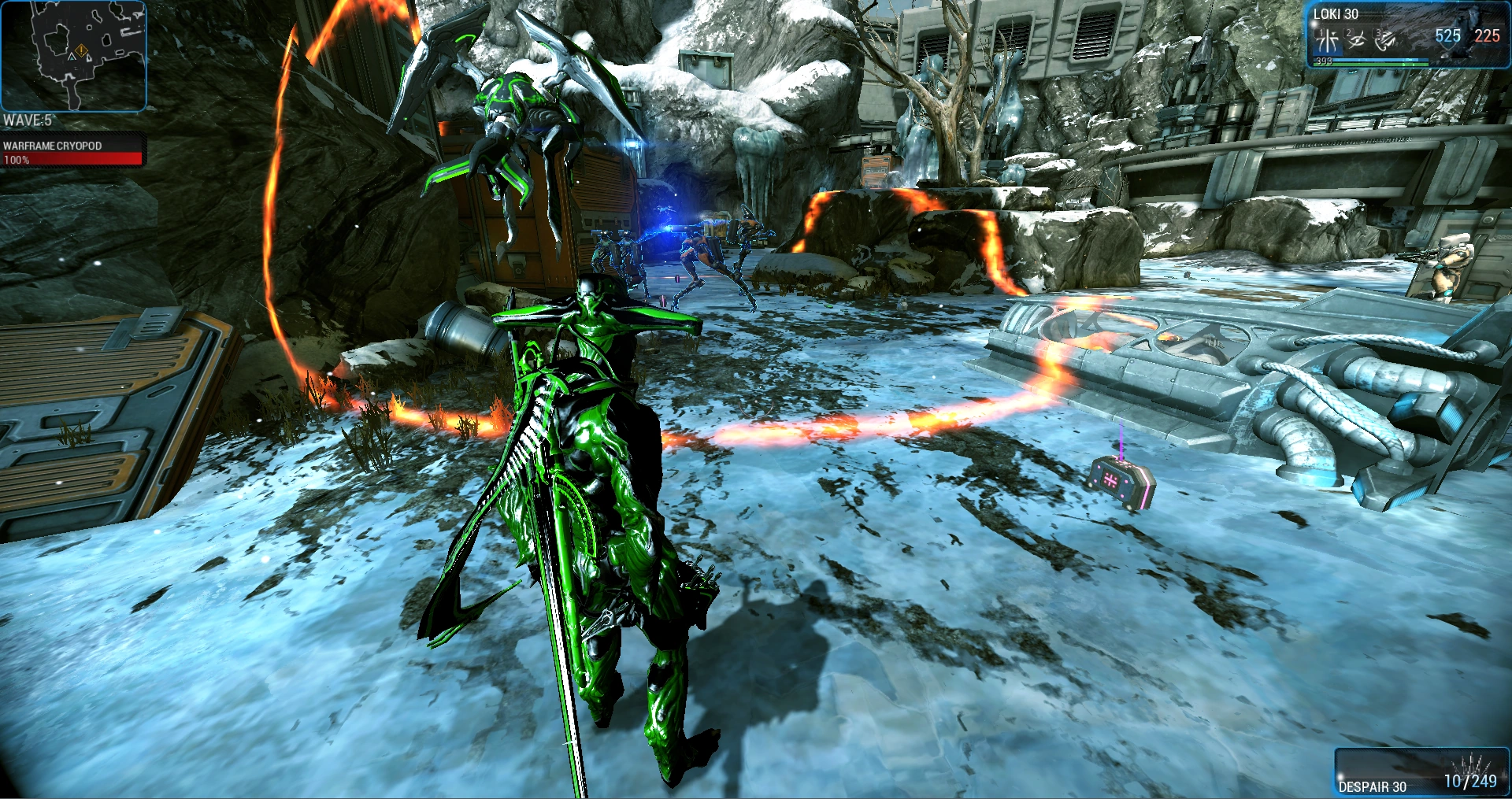Click the Warframe Cryopod objective tracker
Image resolution: width=1512 pixels, height=799 pixels.
[x=72, y=151]
